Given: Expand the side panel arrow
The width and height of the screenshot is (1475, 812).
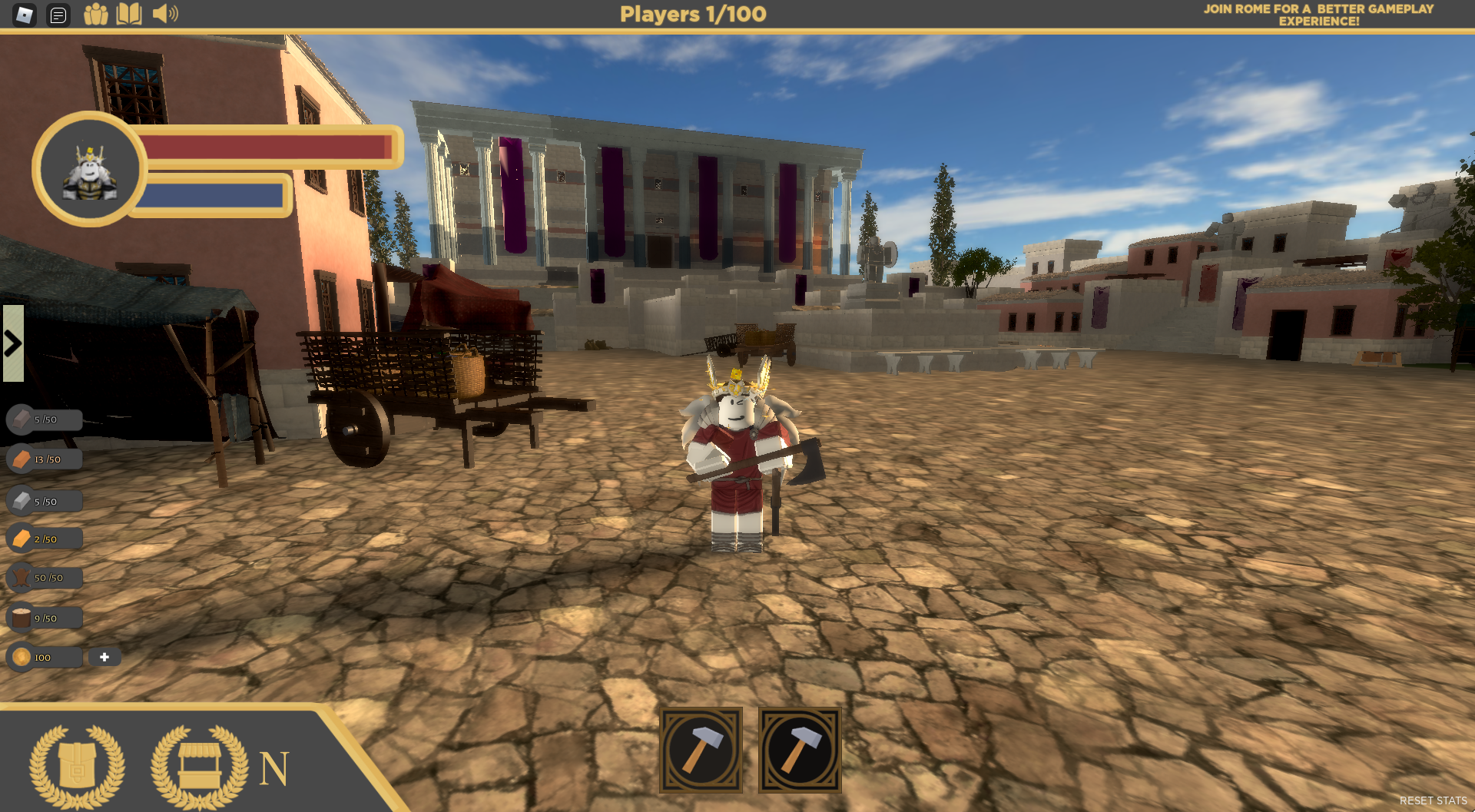Looking at the screenshot, I should coord(13,343).
